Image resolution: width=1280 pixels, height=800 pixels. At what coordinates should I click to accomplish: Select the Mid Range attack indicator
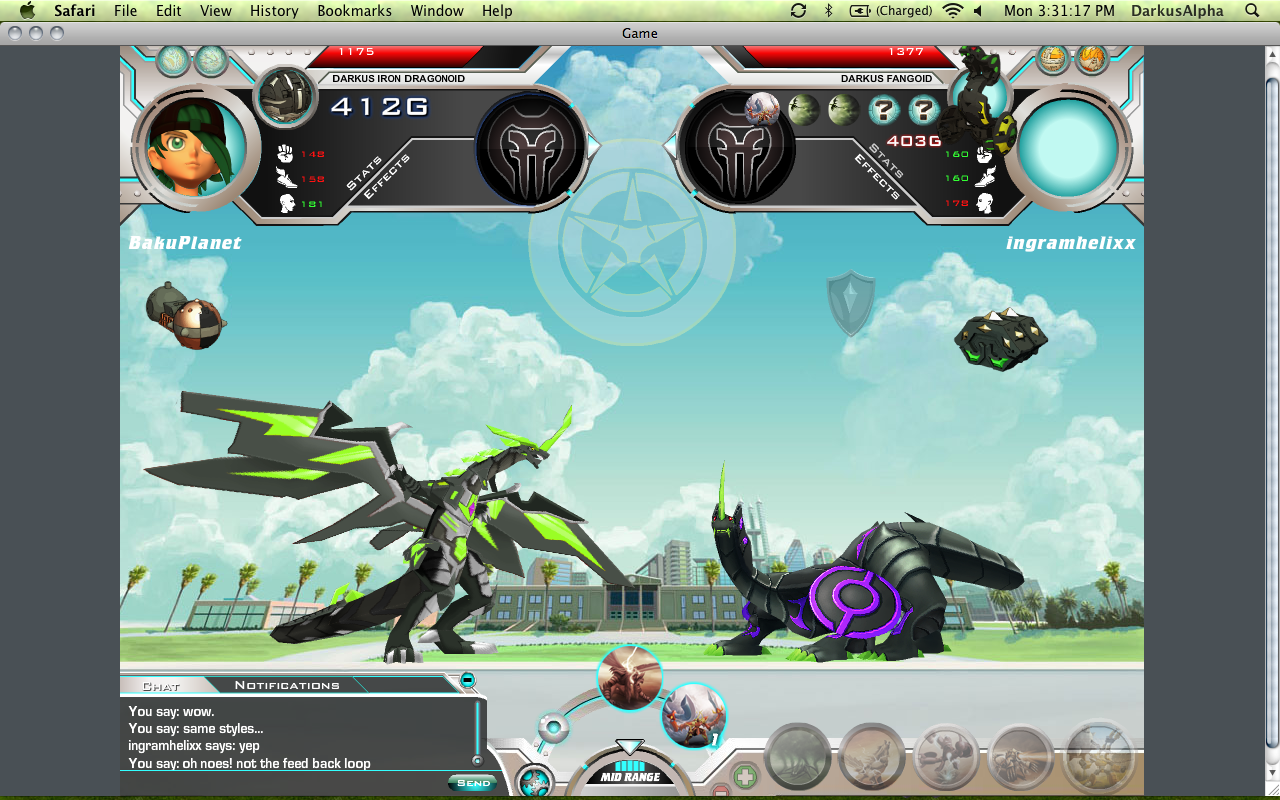tap(629, 776)
